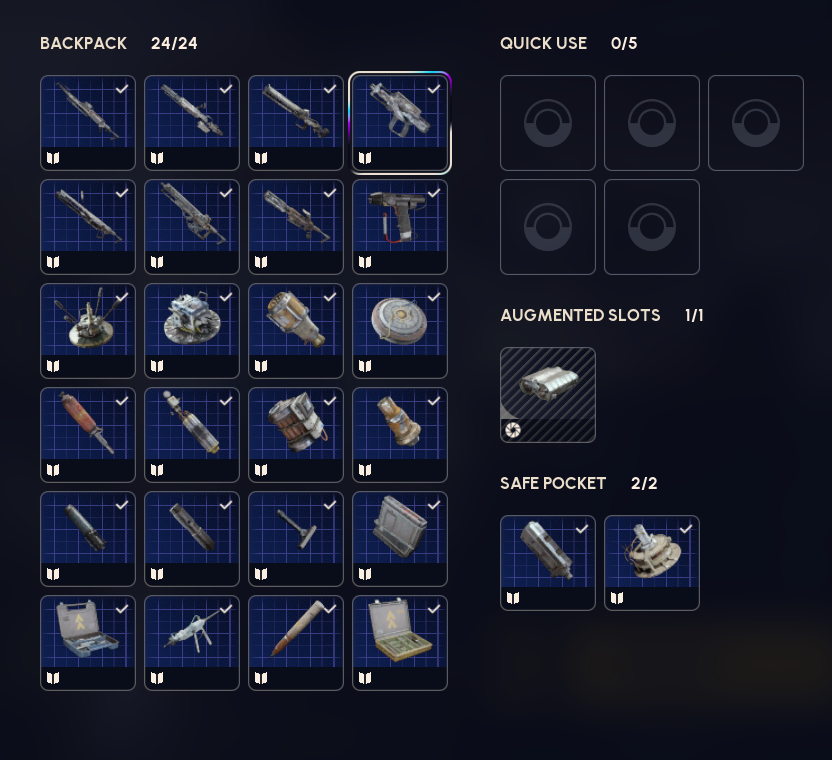Select the tan-green supply case blueprint
The image size is (832, 760).
(x=400, y=642)
